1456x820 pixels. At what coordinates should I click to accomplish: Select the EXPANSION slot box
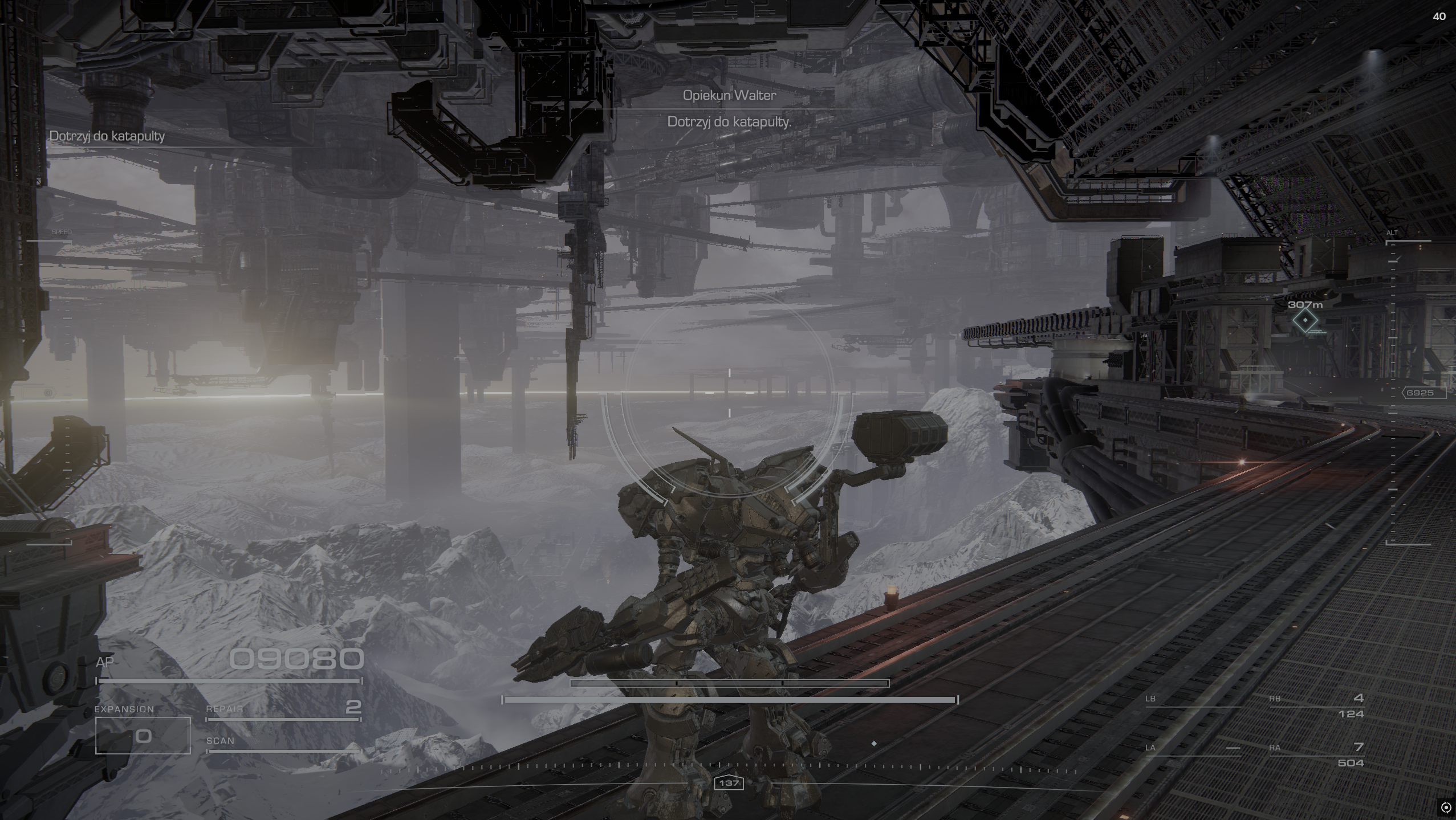coord(143,736)
